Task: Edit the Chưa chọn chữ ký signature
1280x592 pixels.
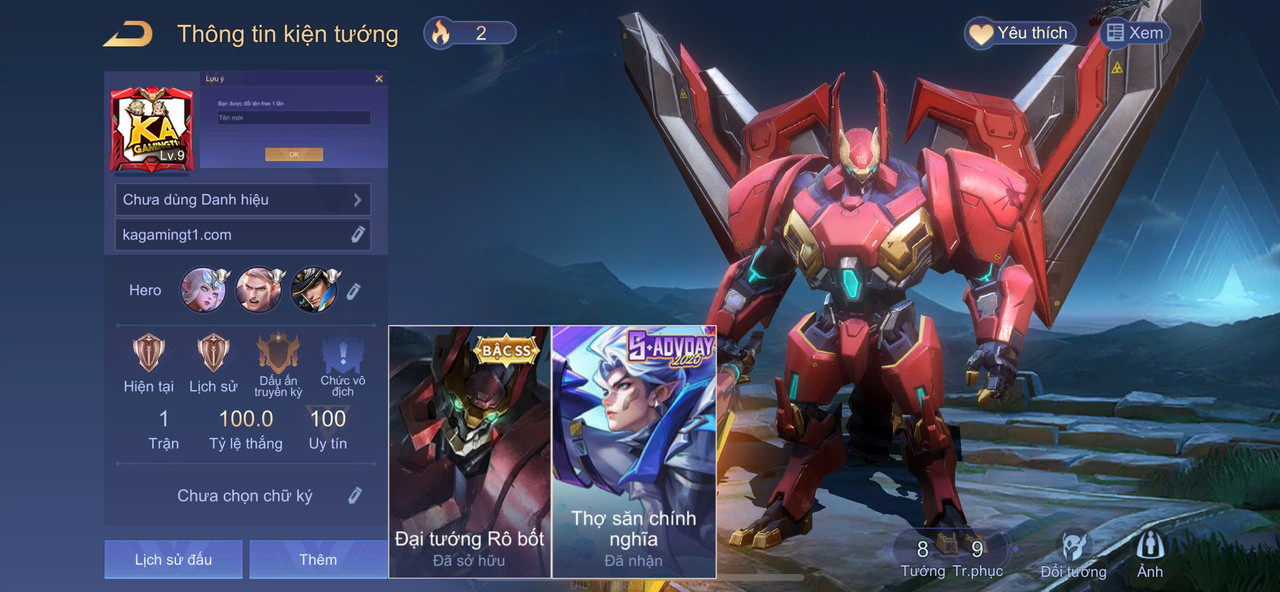Action: click(x=354, y=496)
